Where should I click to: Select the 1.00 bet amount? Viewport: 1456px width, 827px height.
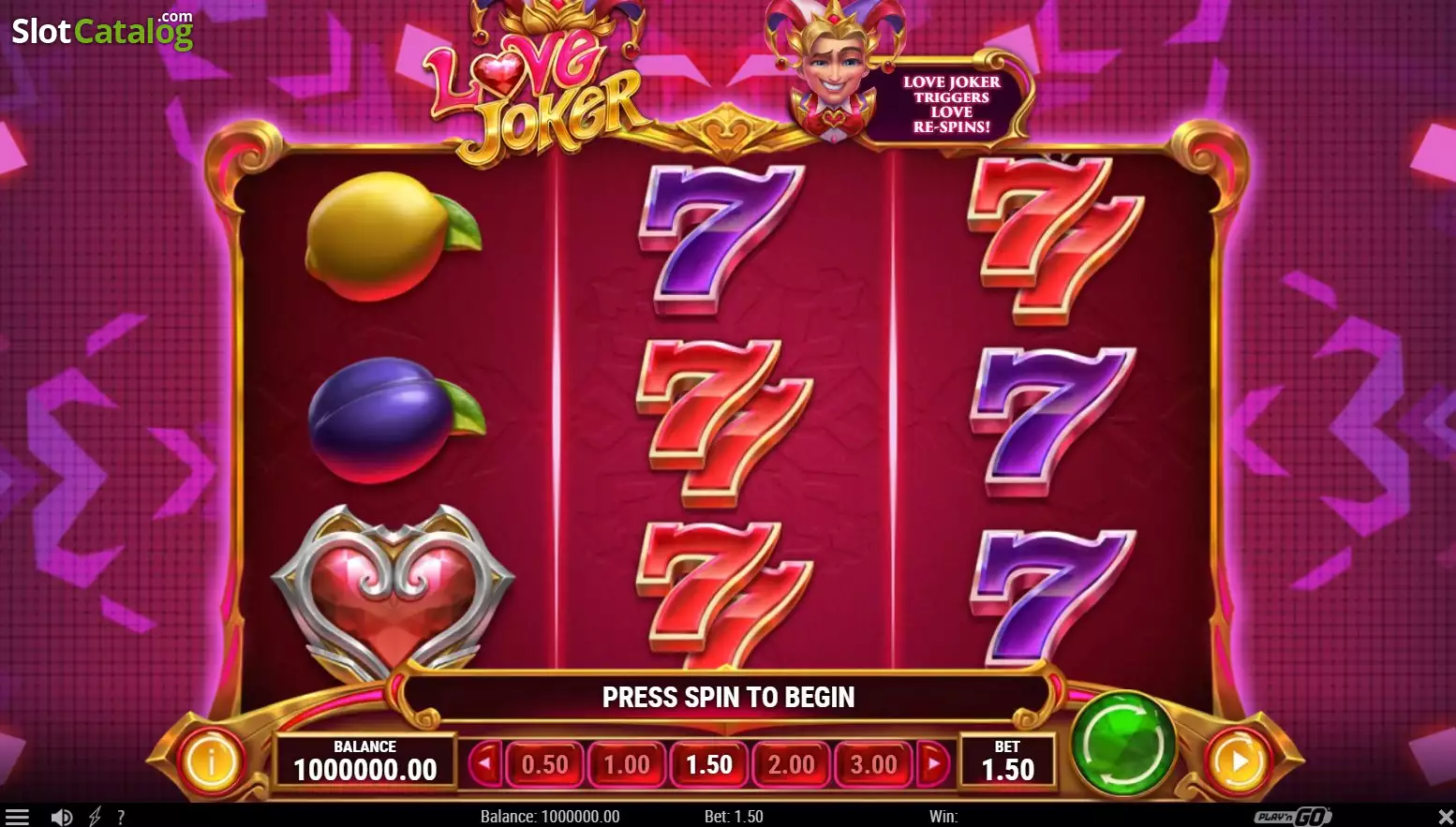coord(627,764)
